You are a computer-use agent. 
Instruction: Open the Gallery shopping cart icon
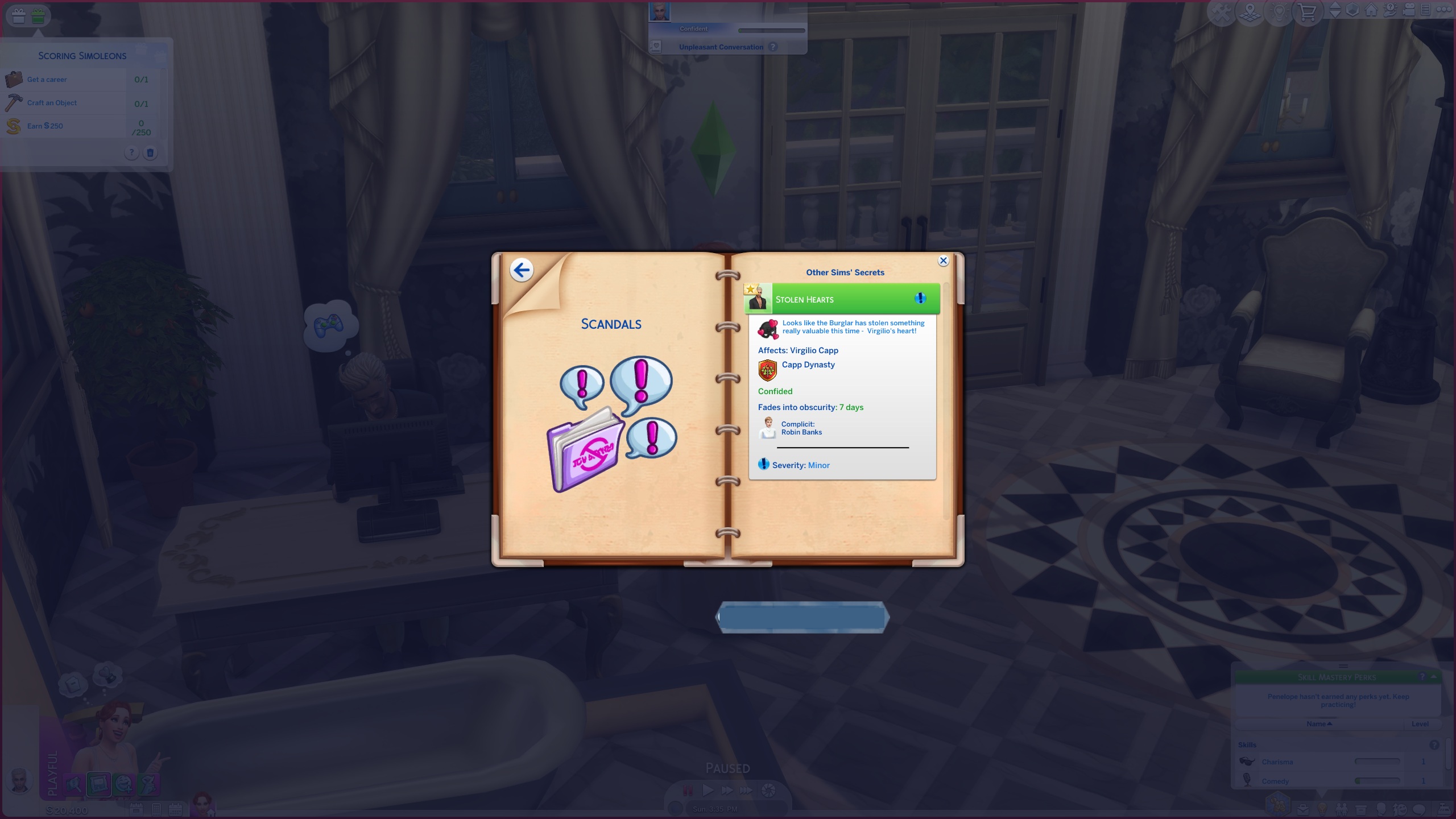tap(1308, 9)
